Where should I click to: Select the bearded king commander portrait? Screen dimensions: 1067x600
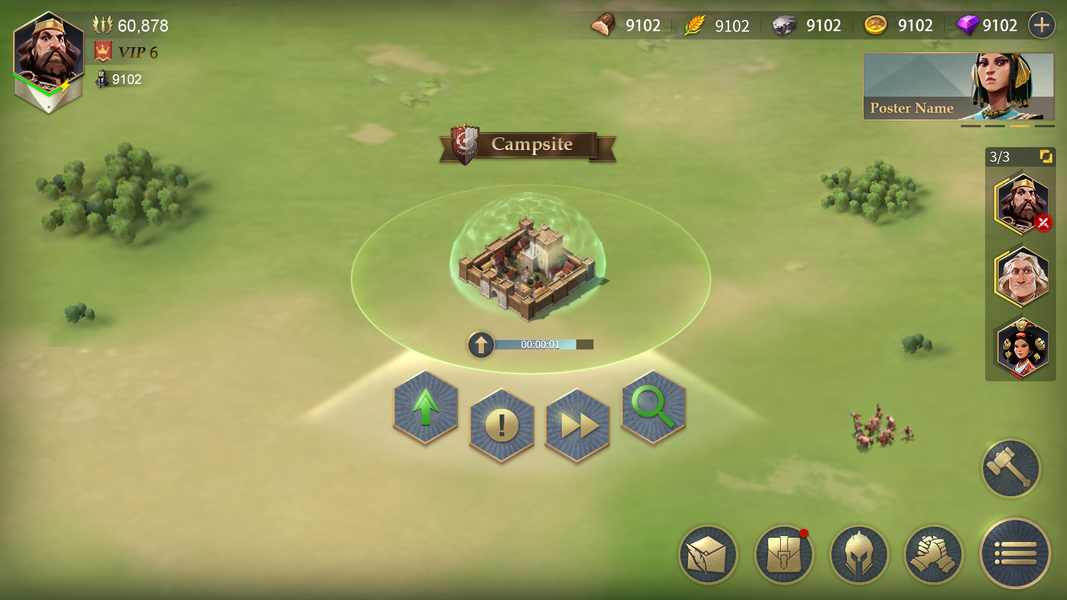1021,204
